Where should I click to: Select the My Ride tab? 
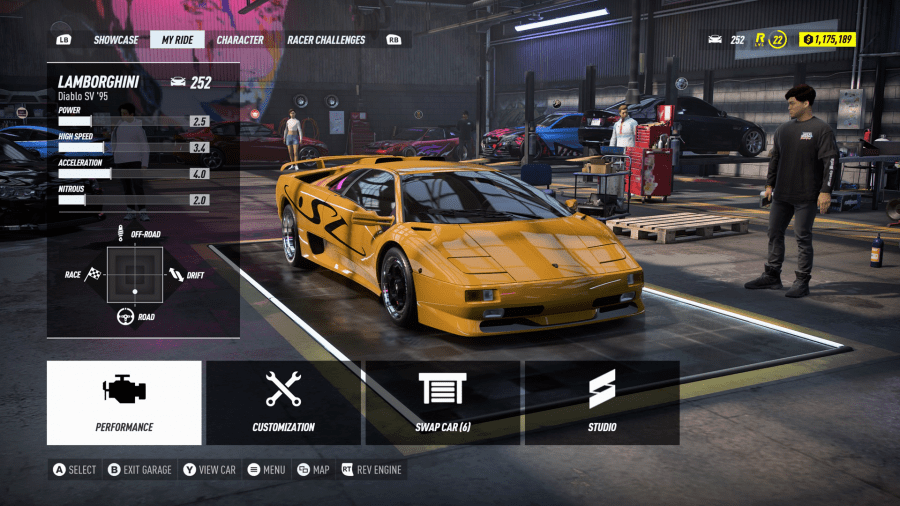[x=177, y=40]
